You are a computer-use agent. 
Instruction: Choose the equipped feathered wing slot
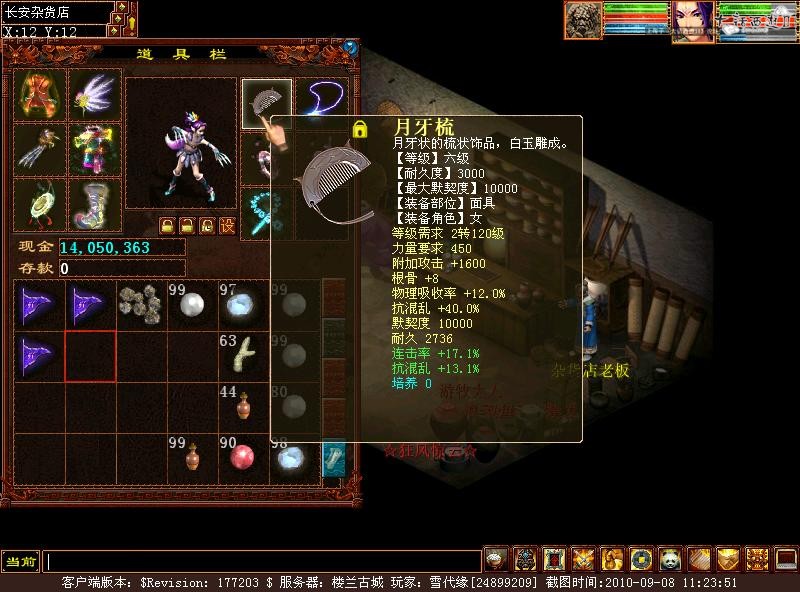point(95,95)
